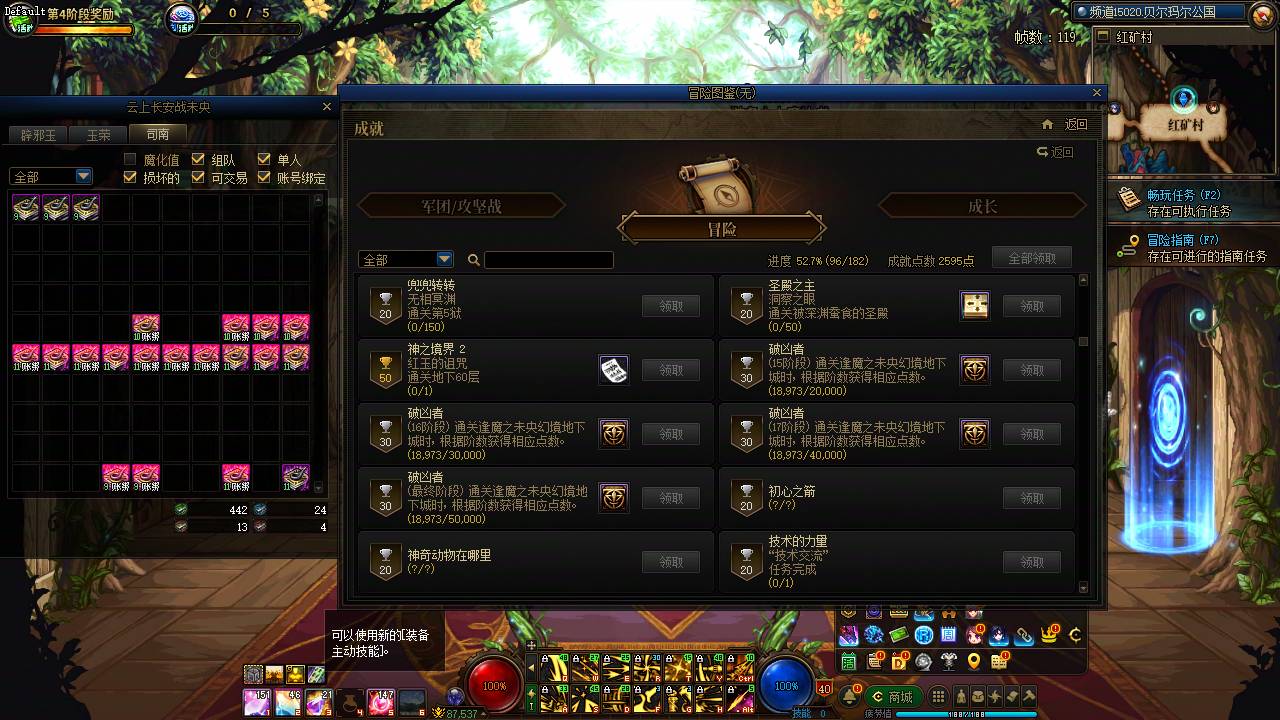This screenshot has height=720, width=1280.
Task: Click the yellow map pin icon in tray
Action: pos(974,661)
